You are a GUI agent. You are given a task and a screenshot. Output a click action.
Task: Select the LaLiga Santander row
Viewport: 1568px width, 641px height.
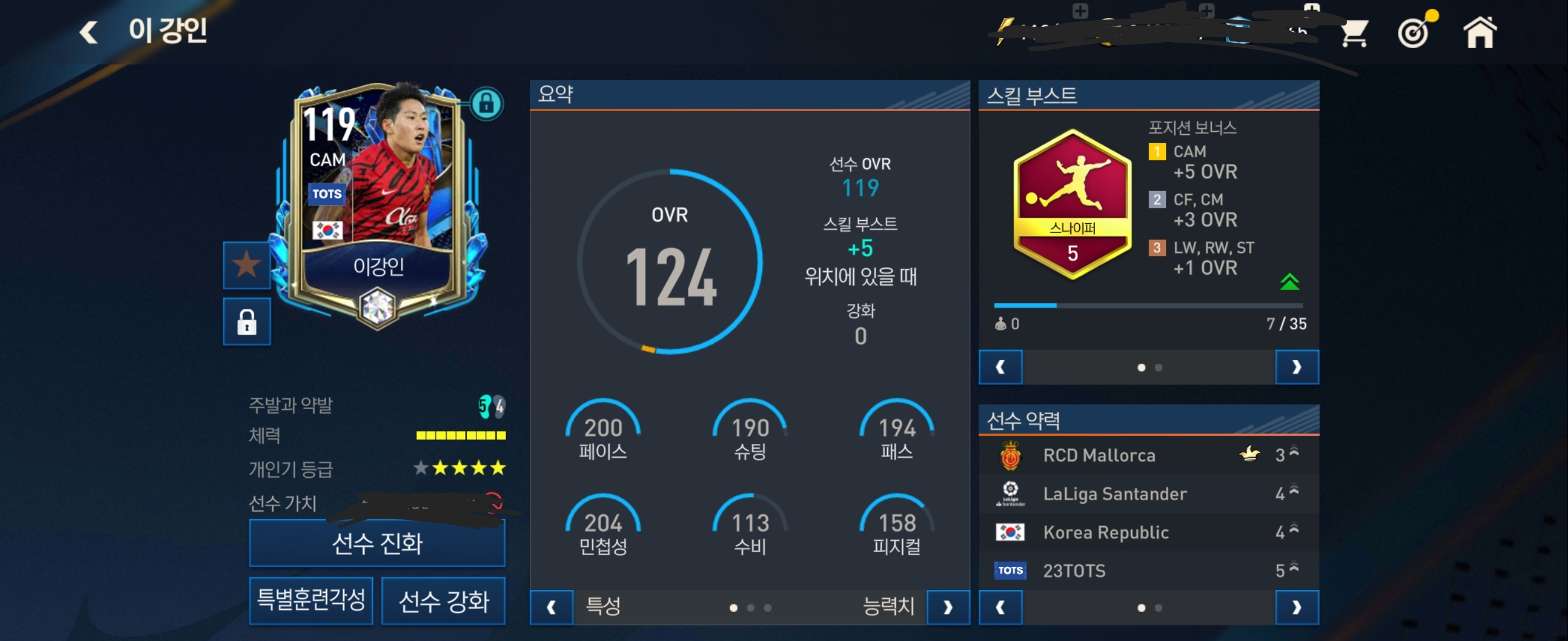[x=1148, y=494]
